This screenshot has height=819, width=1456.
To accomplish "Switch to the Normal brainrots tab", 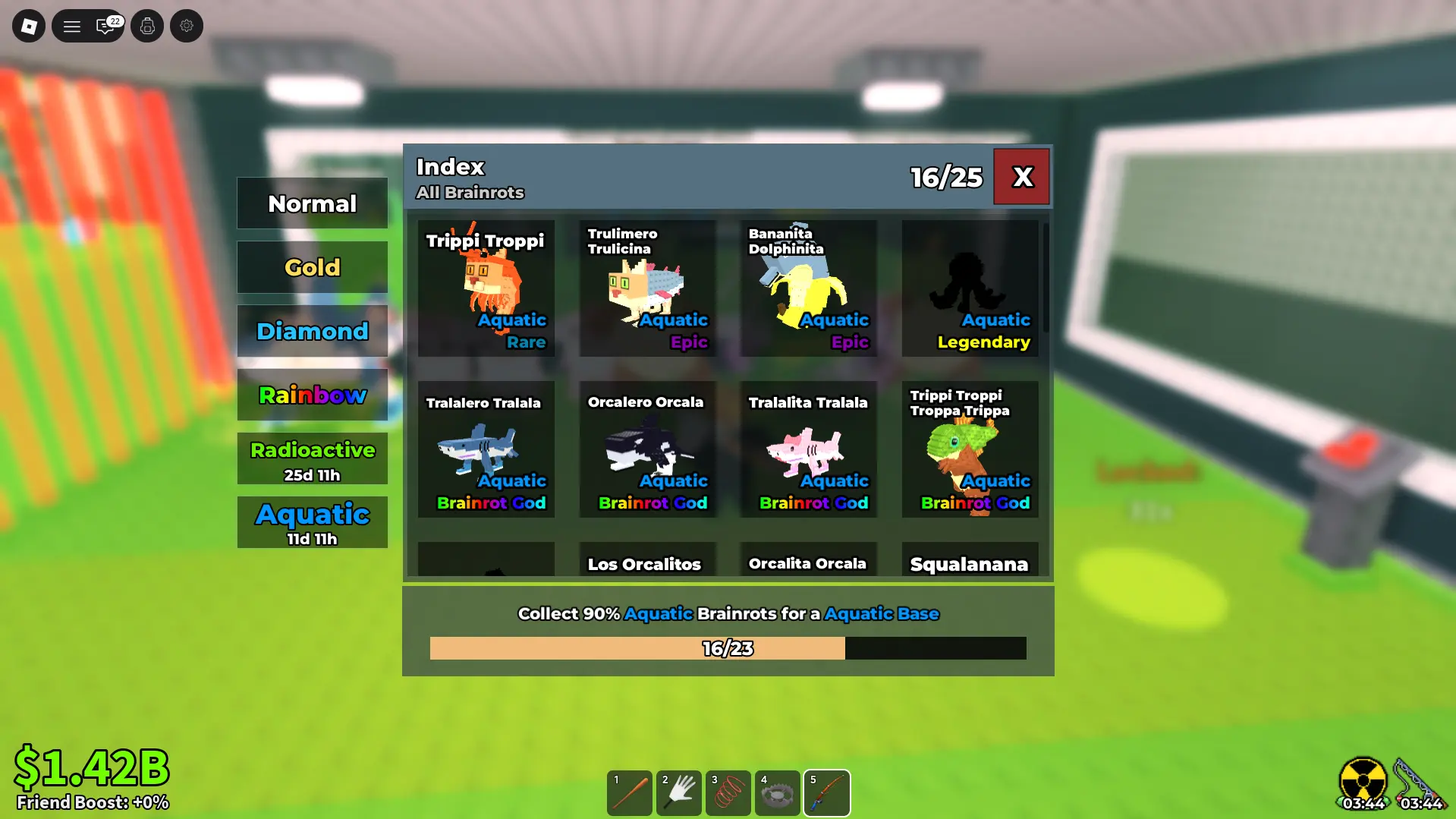I will [x=312, y=203].
